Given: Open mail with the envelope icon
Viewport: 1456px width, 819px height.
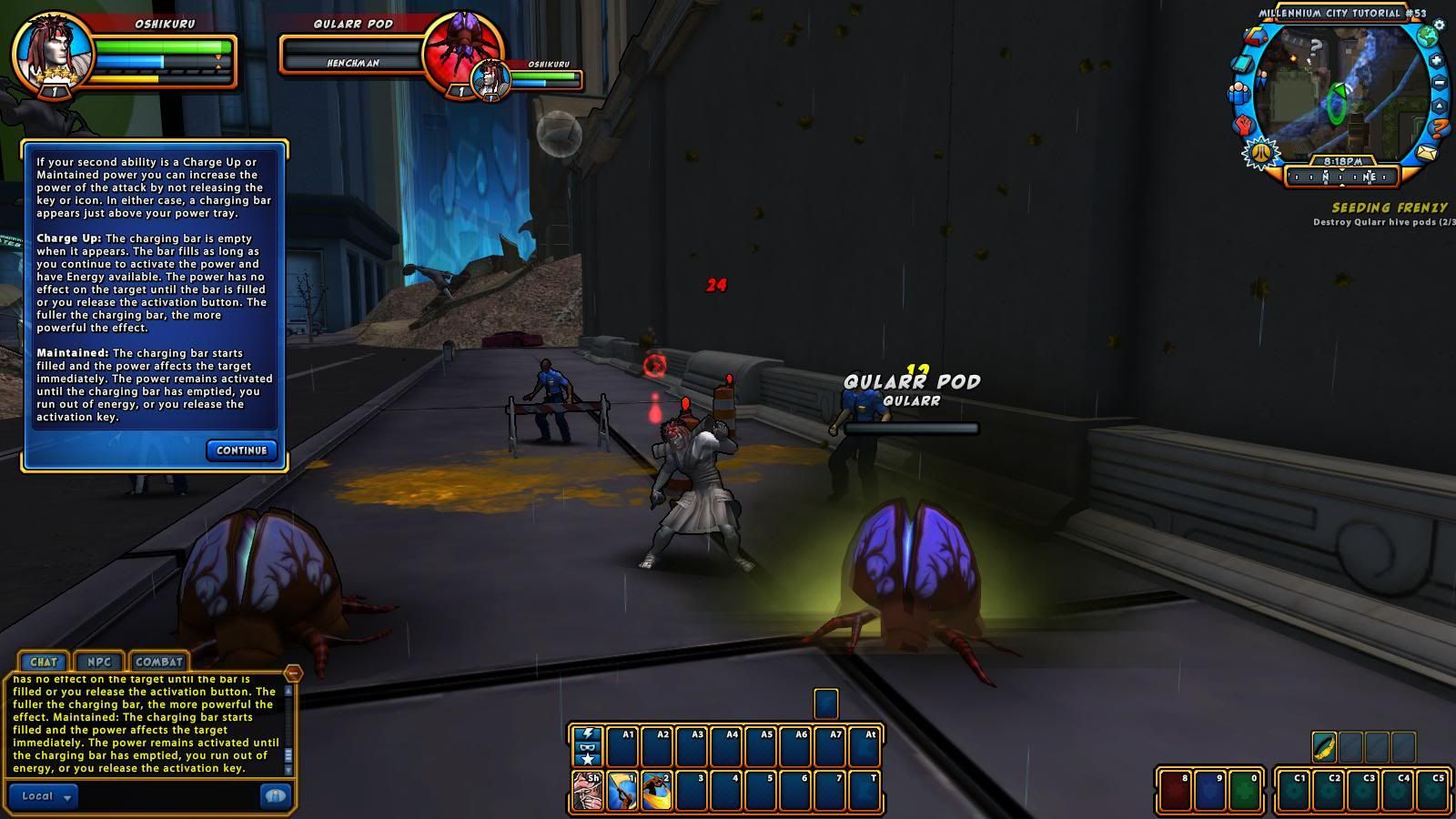Looking at the screenshot, I should [x=1425, y=152].
